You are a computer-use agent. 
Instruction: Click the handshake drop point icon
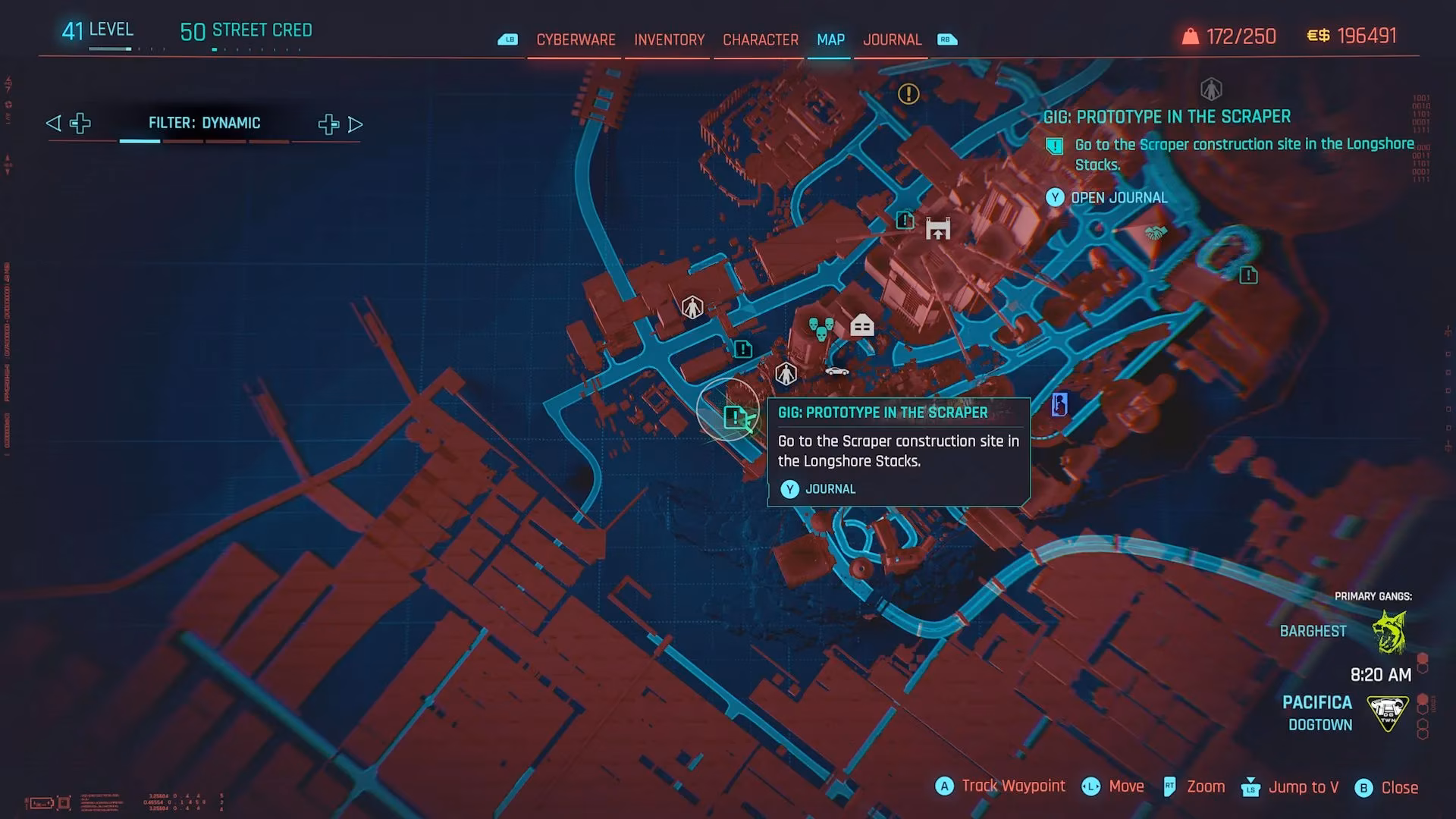pos(1156,234)
